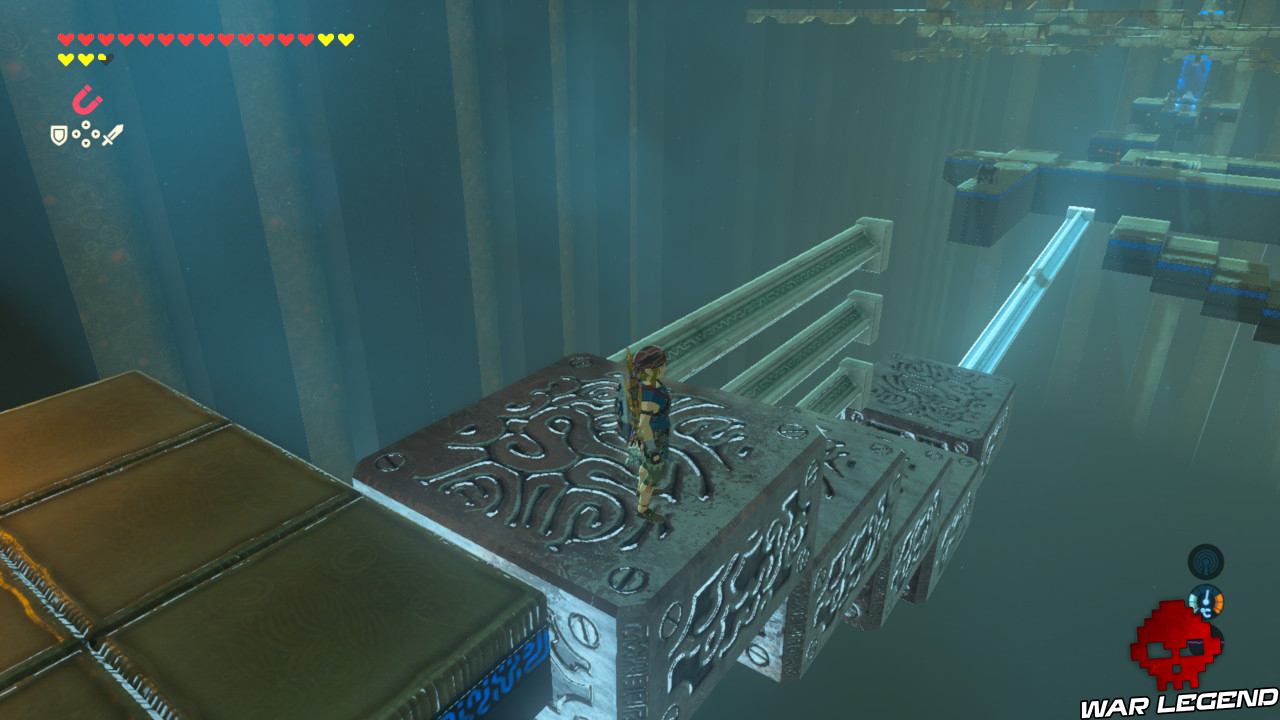1280x720 pixels.
Task: Click the right arrow on the D-pad icon
Action: coord(96,134)
